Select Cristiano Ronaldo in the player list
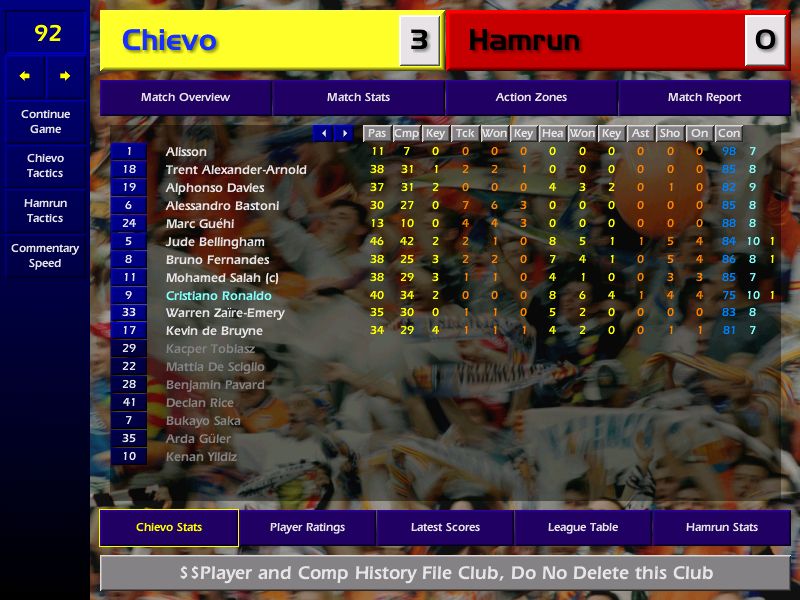This screenshot has width=800, height=600. (x=218, y=296)
